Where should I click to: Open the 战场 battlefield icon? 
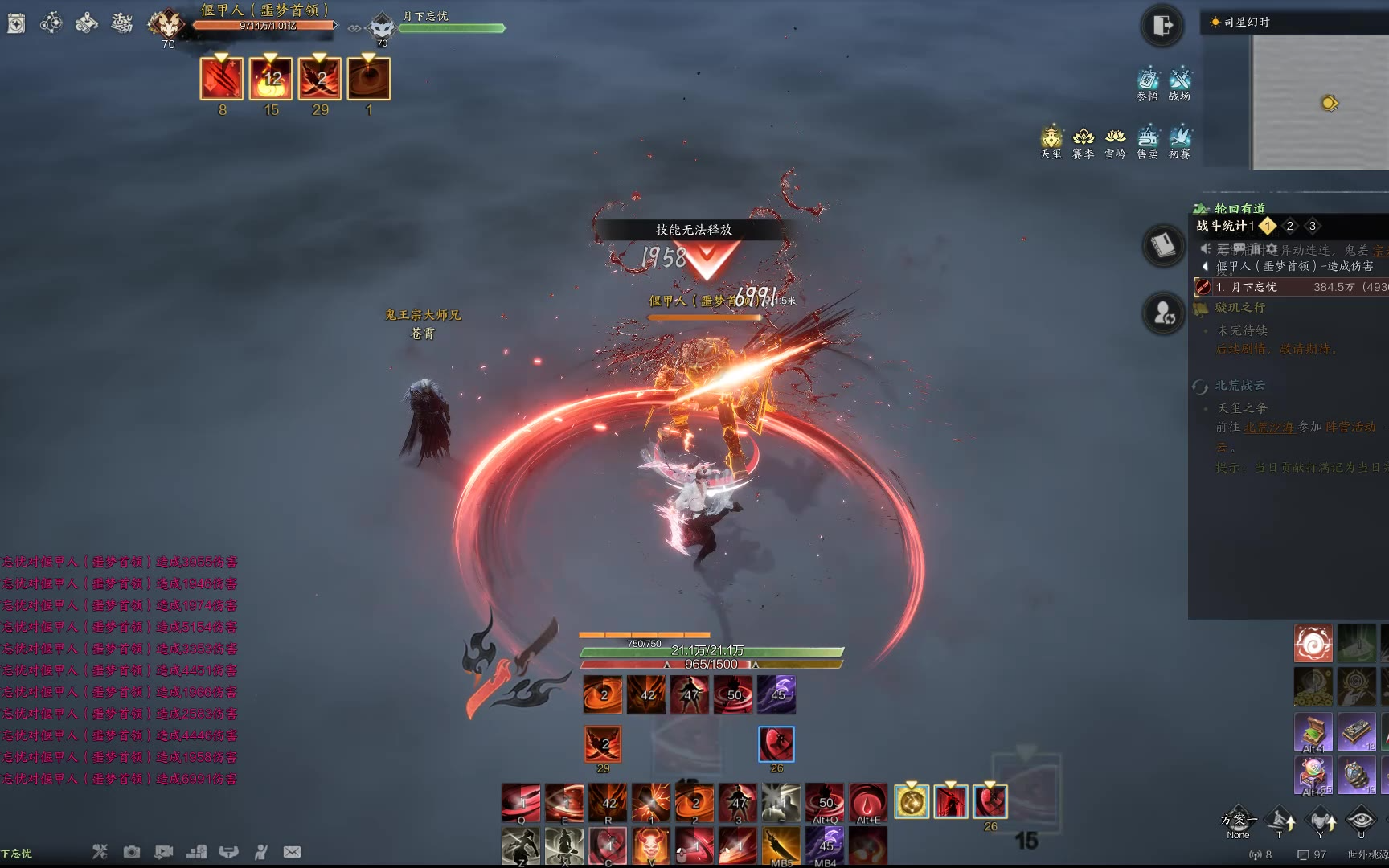tap(1179, 84)
